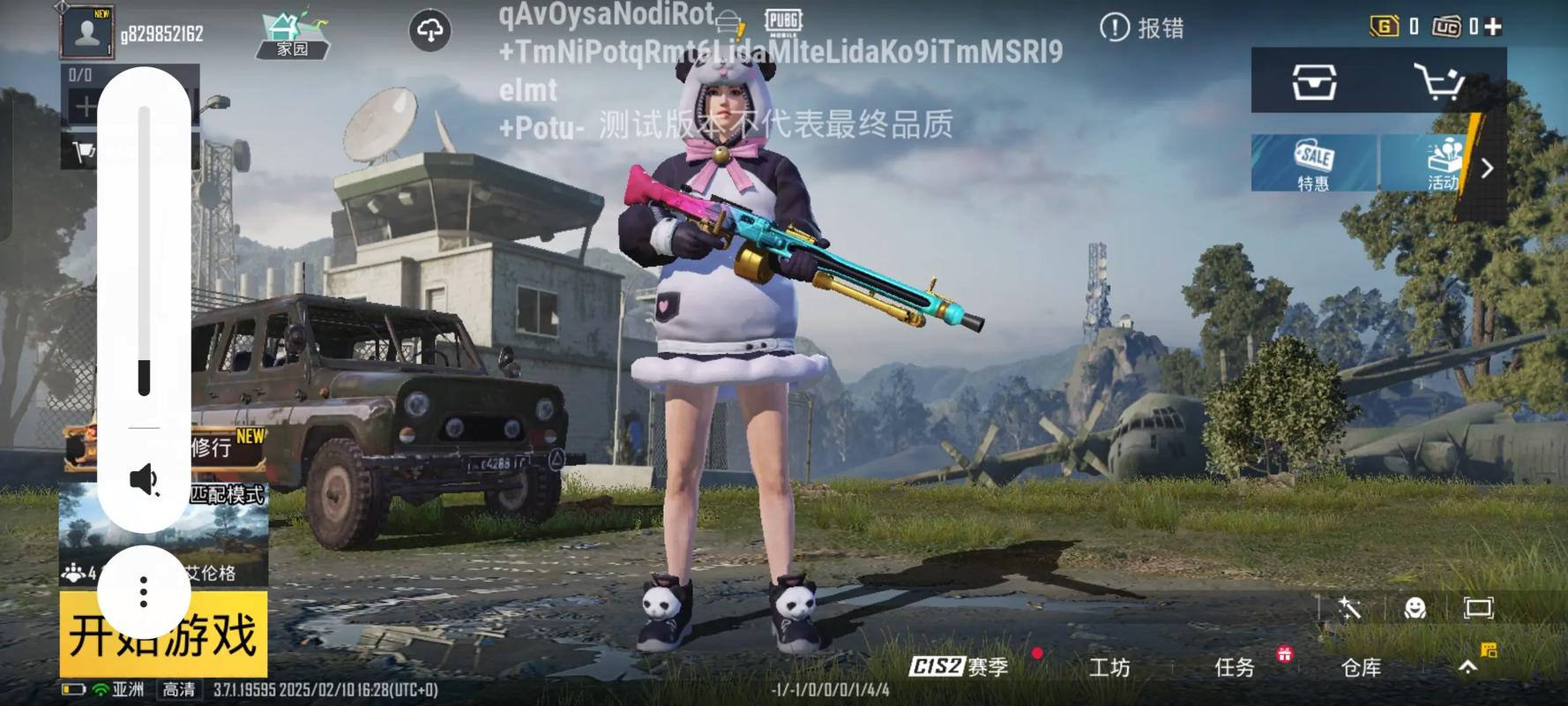Open the emote smiley icon
This screenshot has height=706, width=1568.
pyautogui.click(x=1415, y=609)
